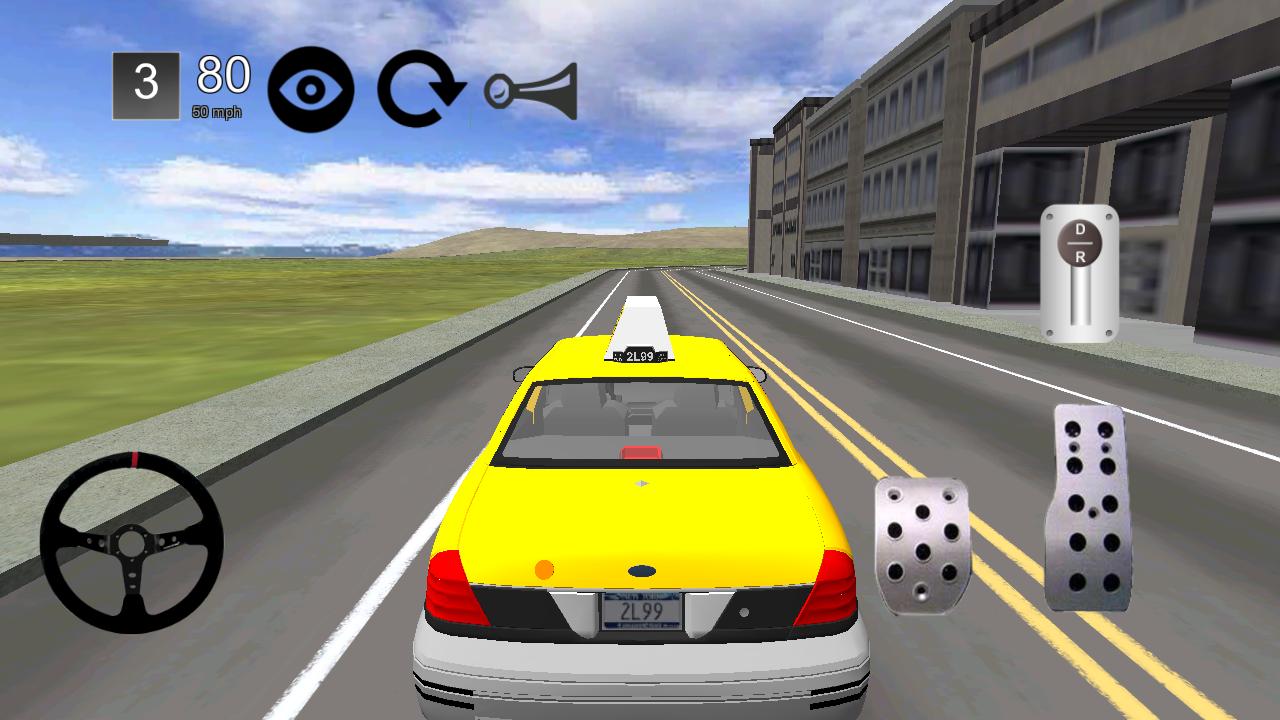Viewport: 1280px width, 720px height.
Task: Tap the orange indicator light on the taxi
Action: (543, 570)
